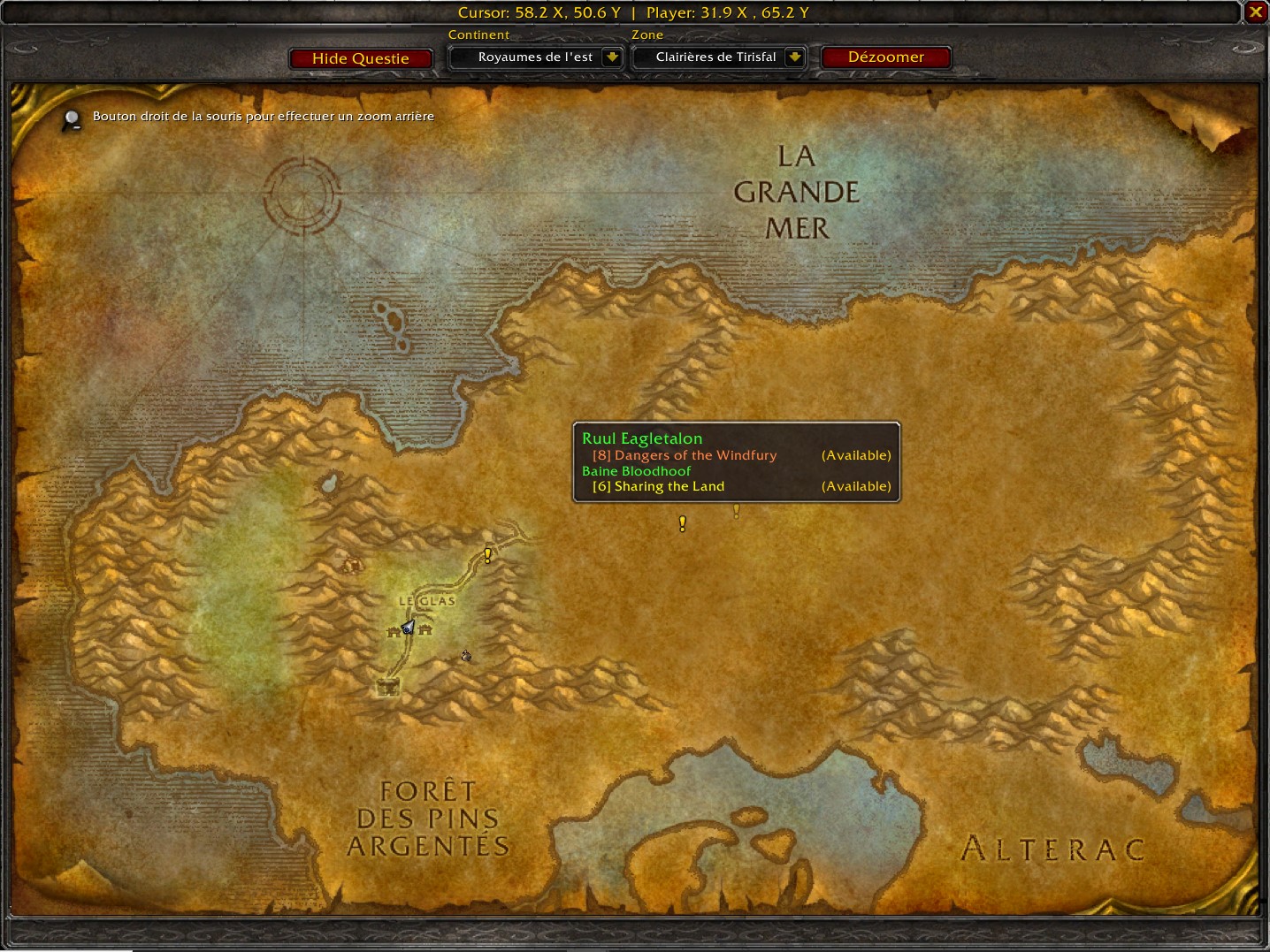Click the yellow exclamation mark below the quest tooltip
Screen dimensions: 1270x952
pyautogui.click(x=682, y=523)
